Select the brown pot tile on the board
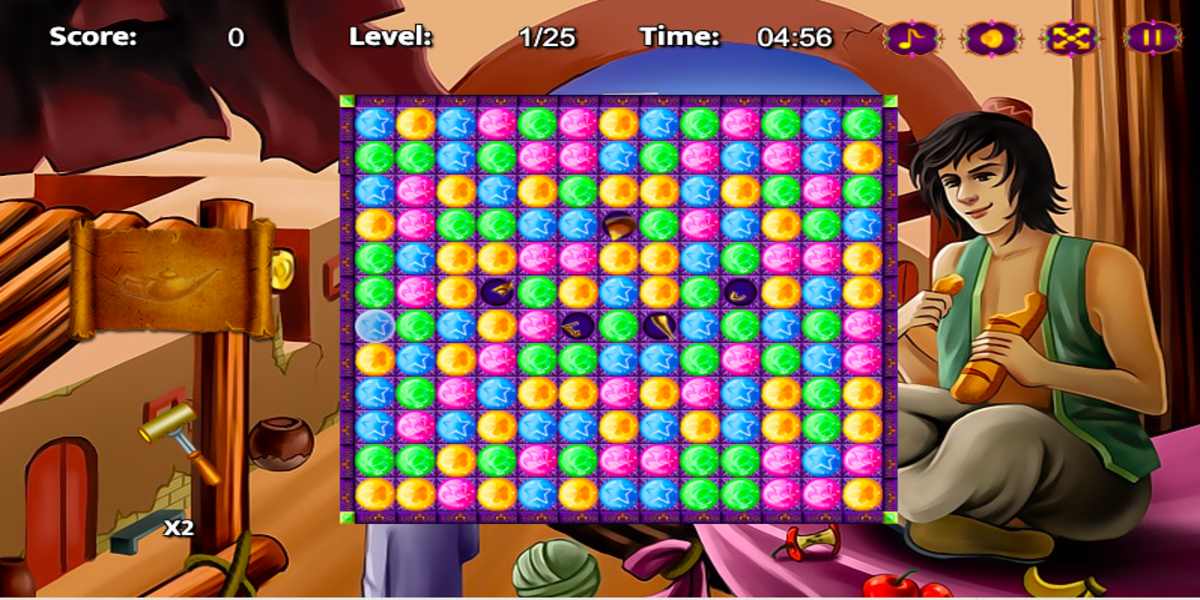This screenshot has height=600, width=1200. (x=618, y=225)
